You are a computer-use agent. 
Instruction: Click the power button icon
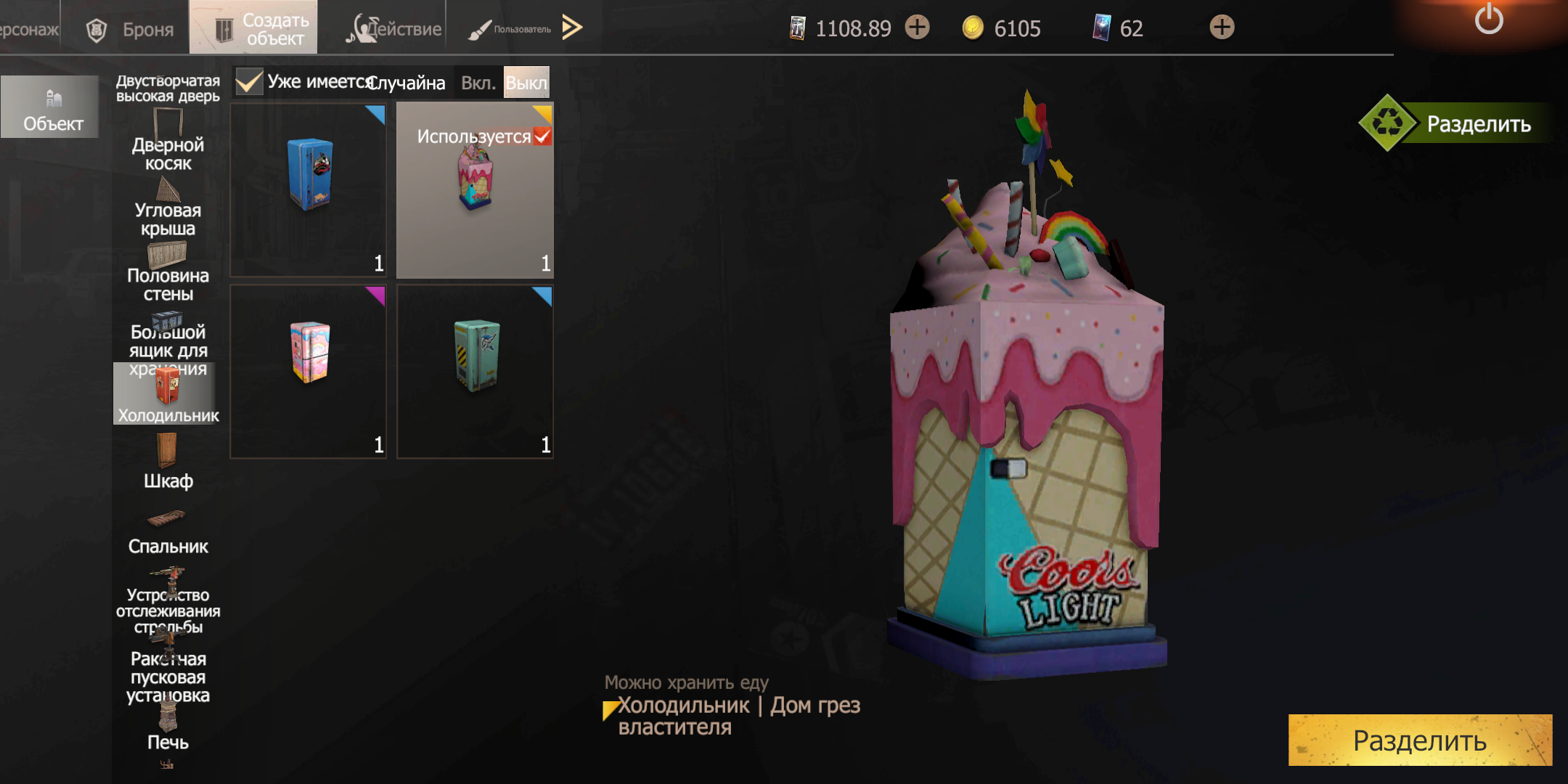[1488, 20]
